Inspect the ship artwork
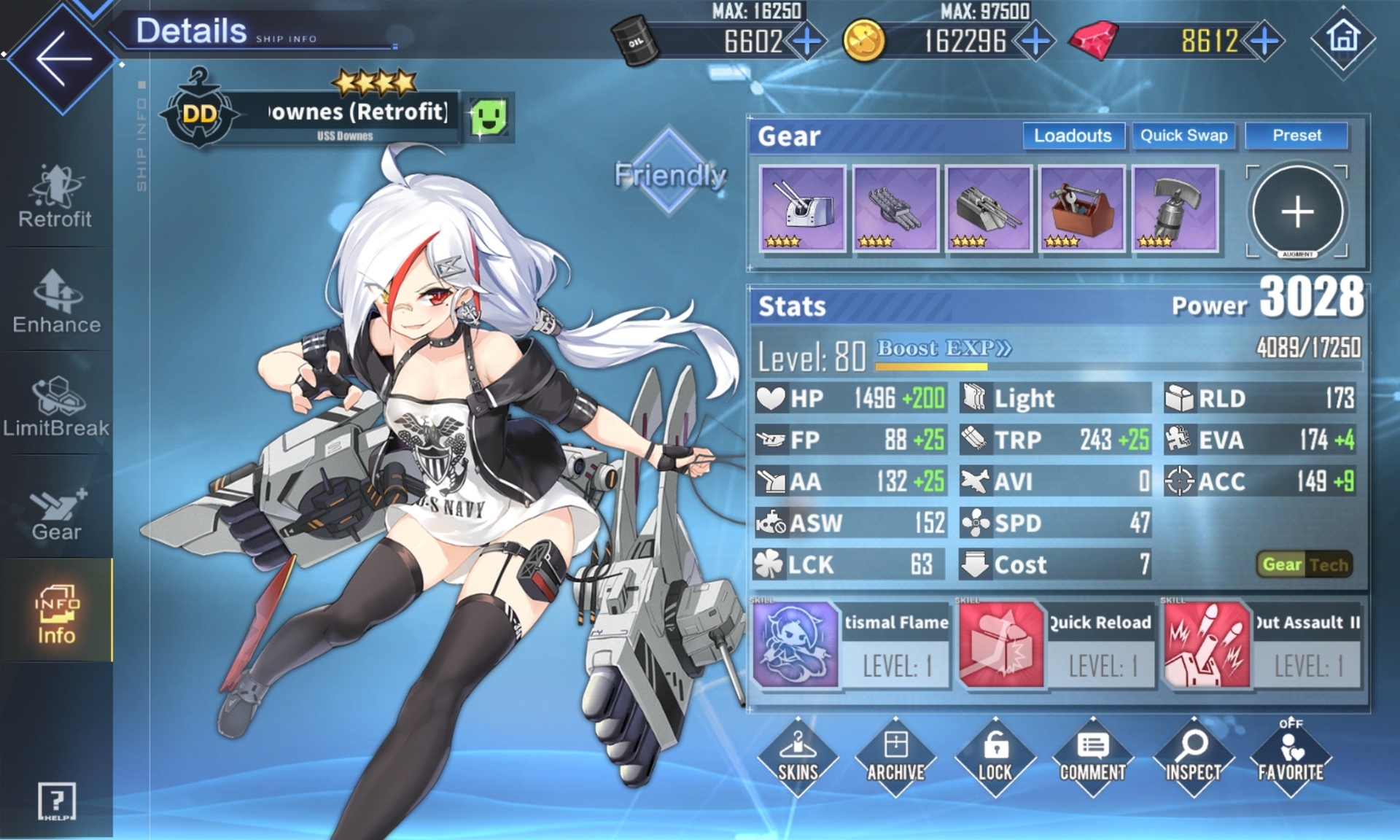This screenshot has height=840, width=1400. (x=1192, y=757)
